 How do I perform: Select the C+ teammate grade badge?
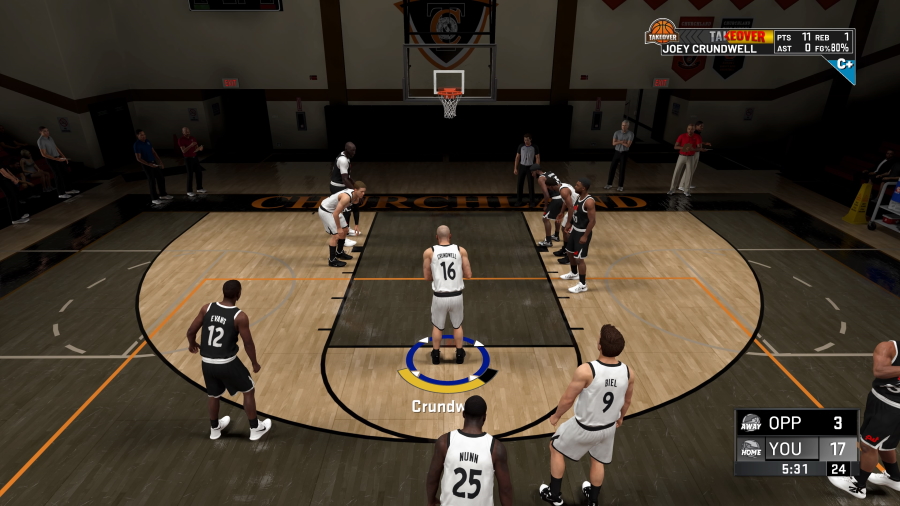(844, 66)
